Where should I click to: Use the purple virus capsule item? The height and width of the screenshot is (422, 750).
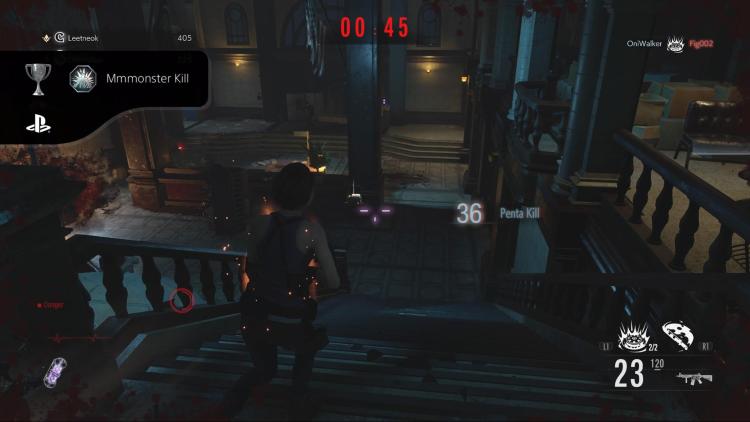52,374
